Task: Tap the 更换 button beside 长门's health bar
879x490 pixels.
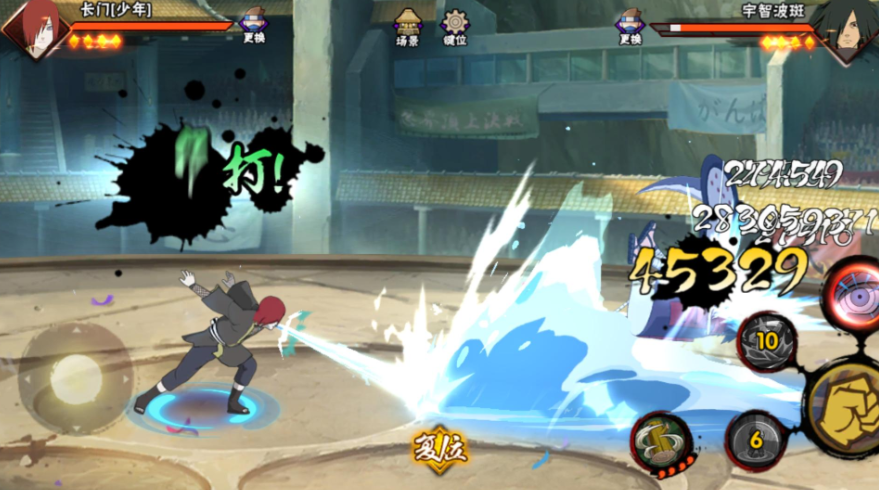Action: (253, 26)
